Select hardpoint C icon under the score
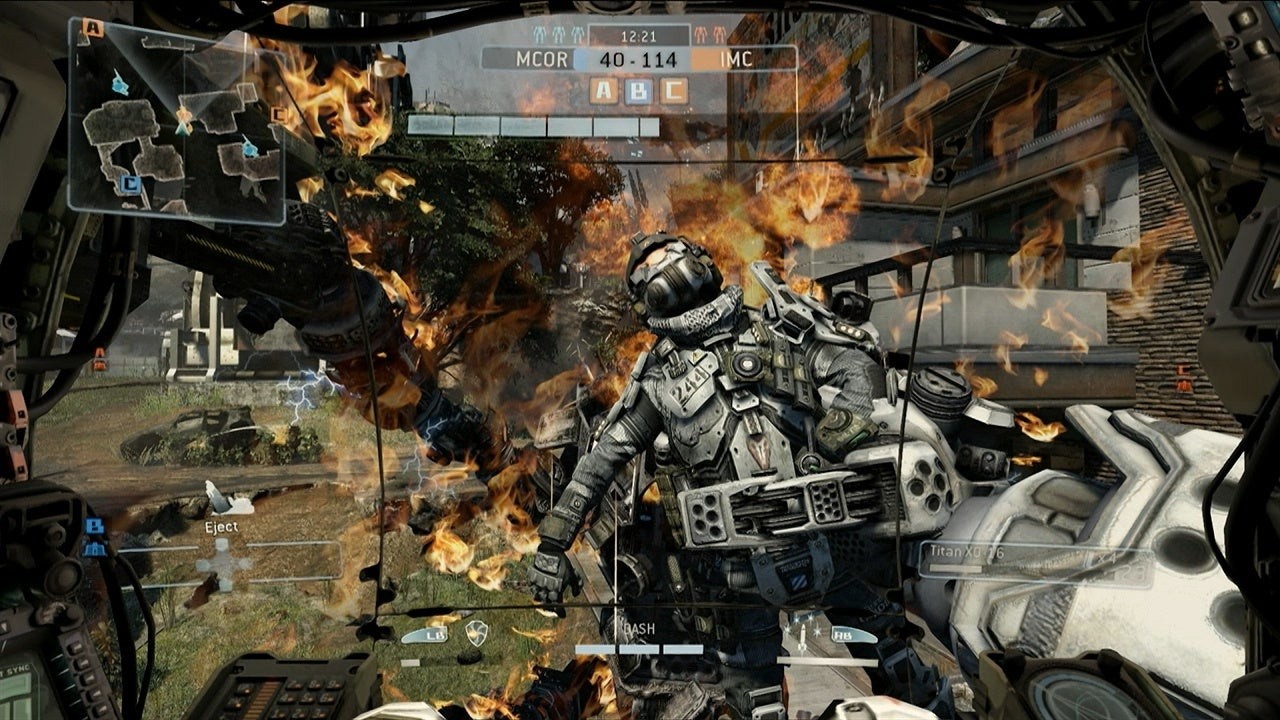The height and width of the screenshot is (720, 1280). (674, 92)
